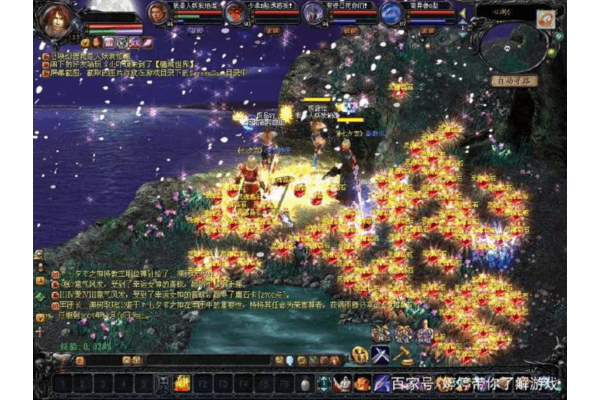The image size is (600, 400).
Task: Open the gold coin icon
Action: tap(359, 354)
